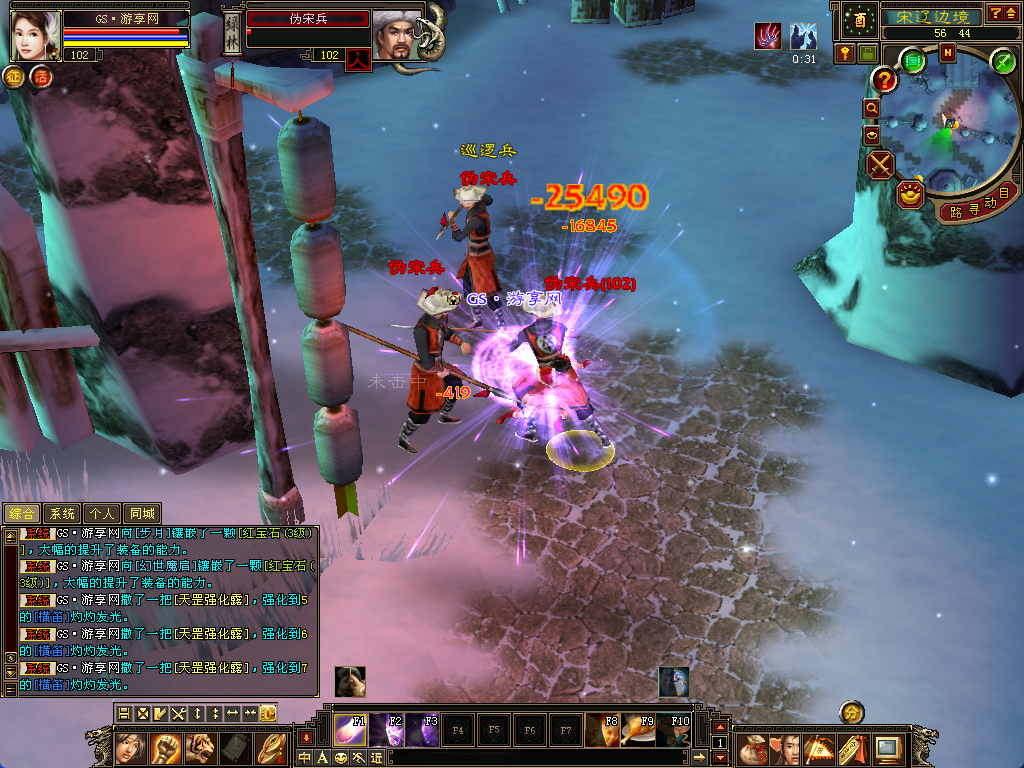Click the magnifying glass minimap button
Image resolution: width=1024 pixels, height=768 pixels.
click(872, 108)
